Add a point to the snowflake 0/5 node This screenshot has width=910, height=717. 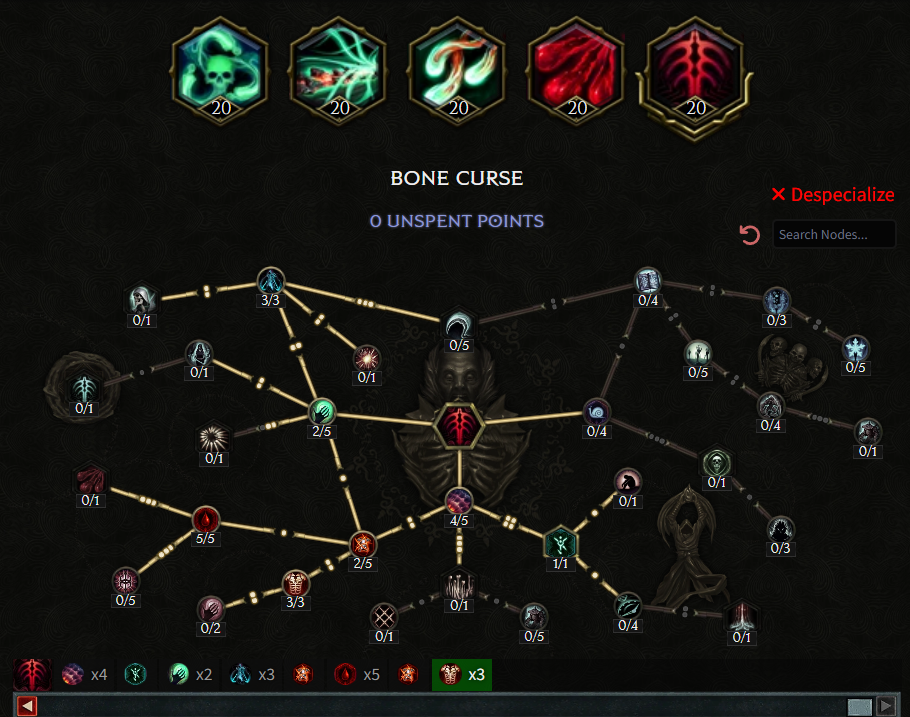(855, 348)
